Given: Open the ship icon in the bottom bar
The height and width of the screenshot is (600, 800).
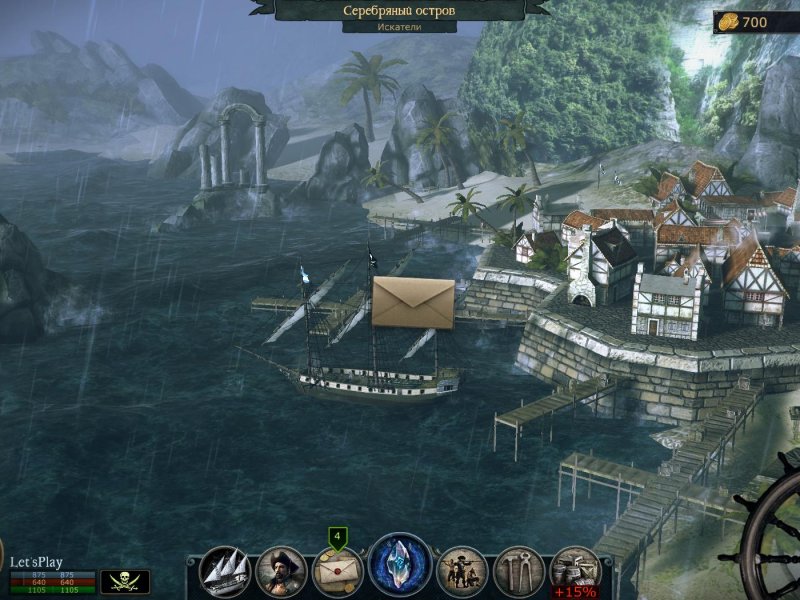Looking at the screenshot, I should click(225, 571).
